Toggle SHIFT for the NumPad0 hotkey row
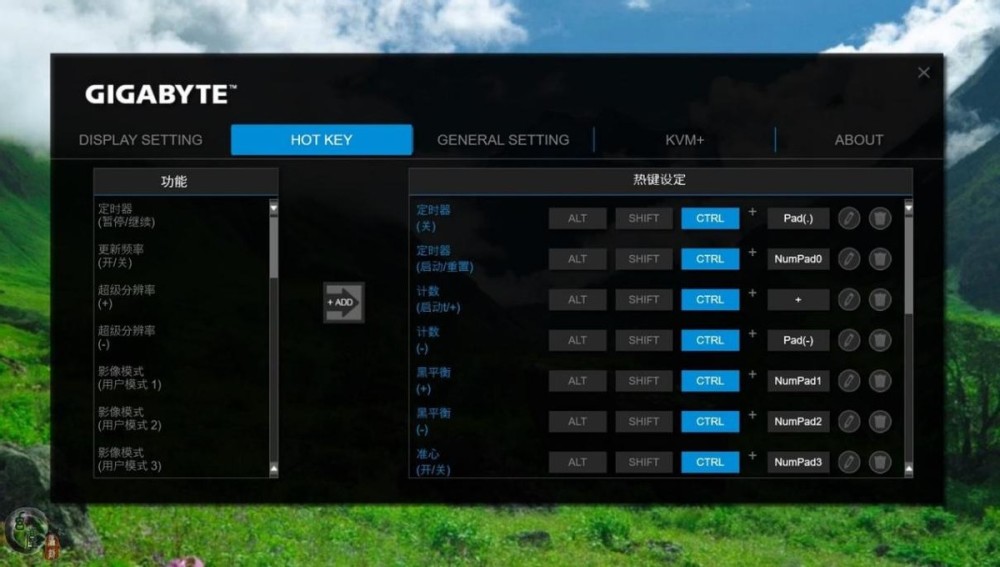Image resolution: width=1000 pixels, height=567 pixels. [644, 259]
